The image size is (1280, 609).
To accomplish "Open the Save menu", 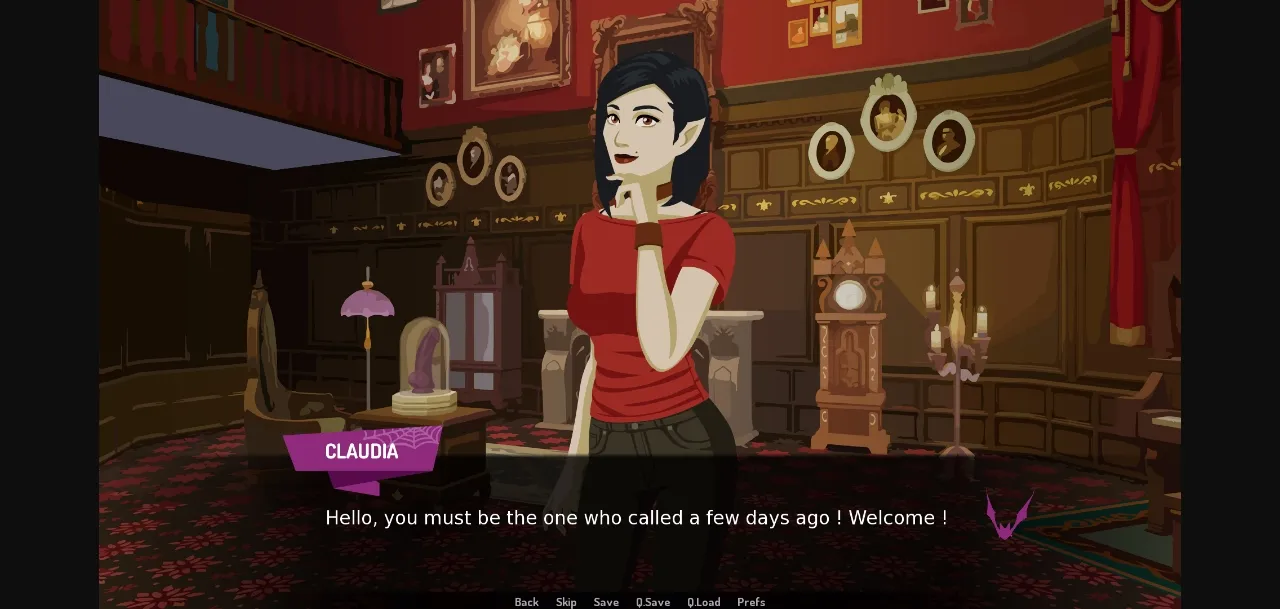I will coord(606,602).
